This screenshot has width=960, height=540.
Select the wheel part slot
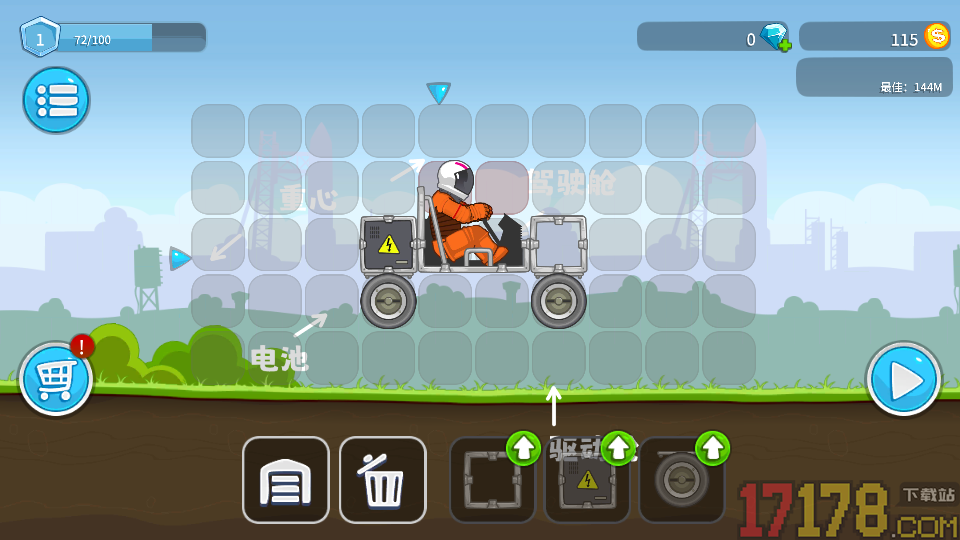point(680,483)
